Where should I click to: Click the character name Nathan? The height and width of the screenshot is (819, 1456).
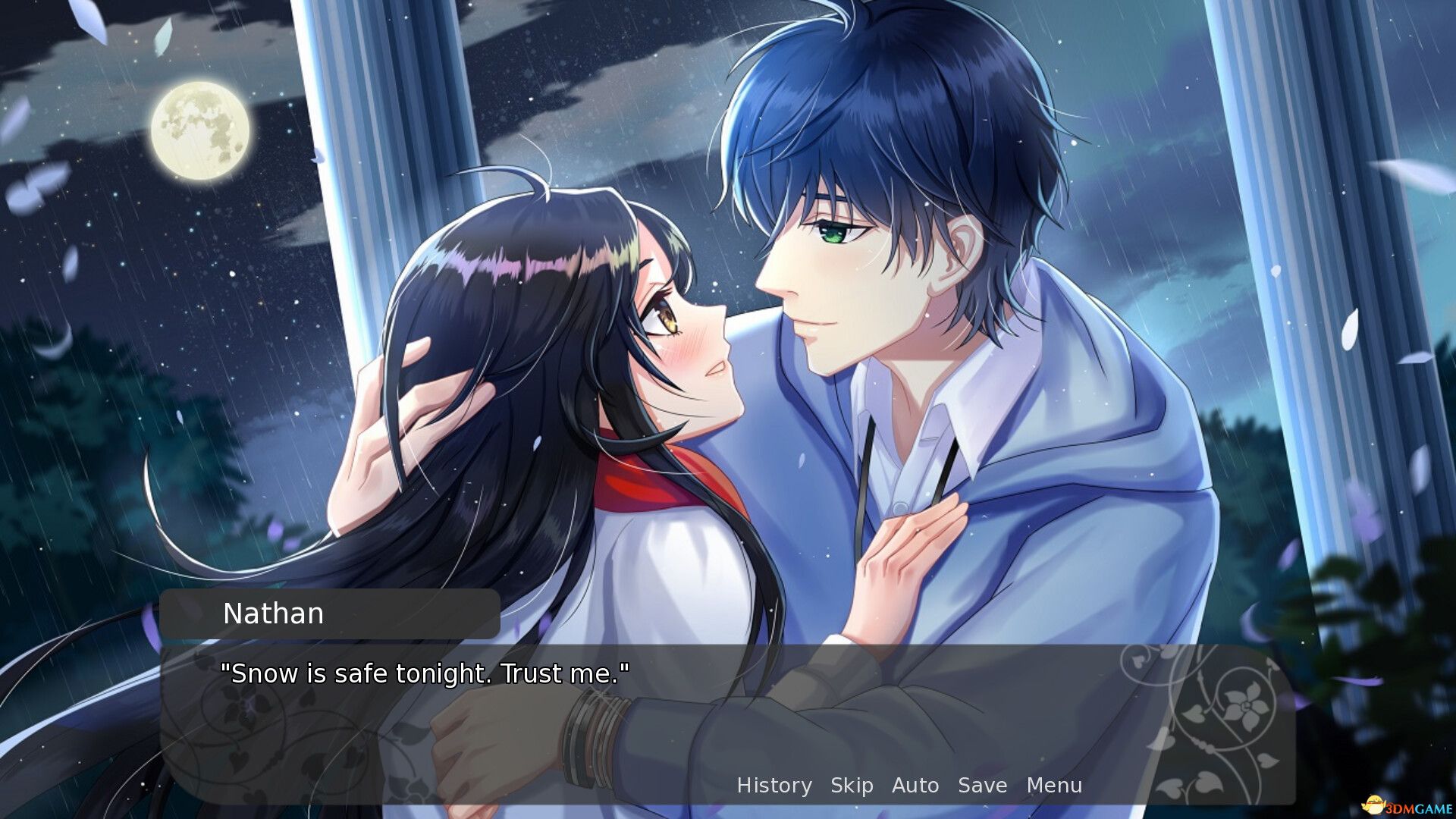click(x=273, y=613)
